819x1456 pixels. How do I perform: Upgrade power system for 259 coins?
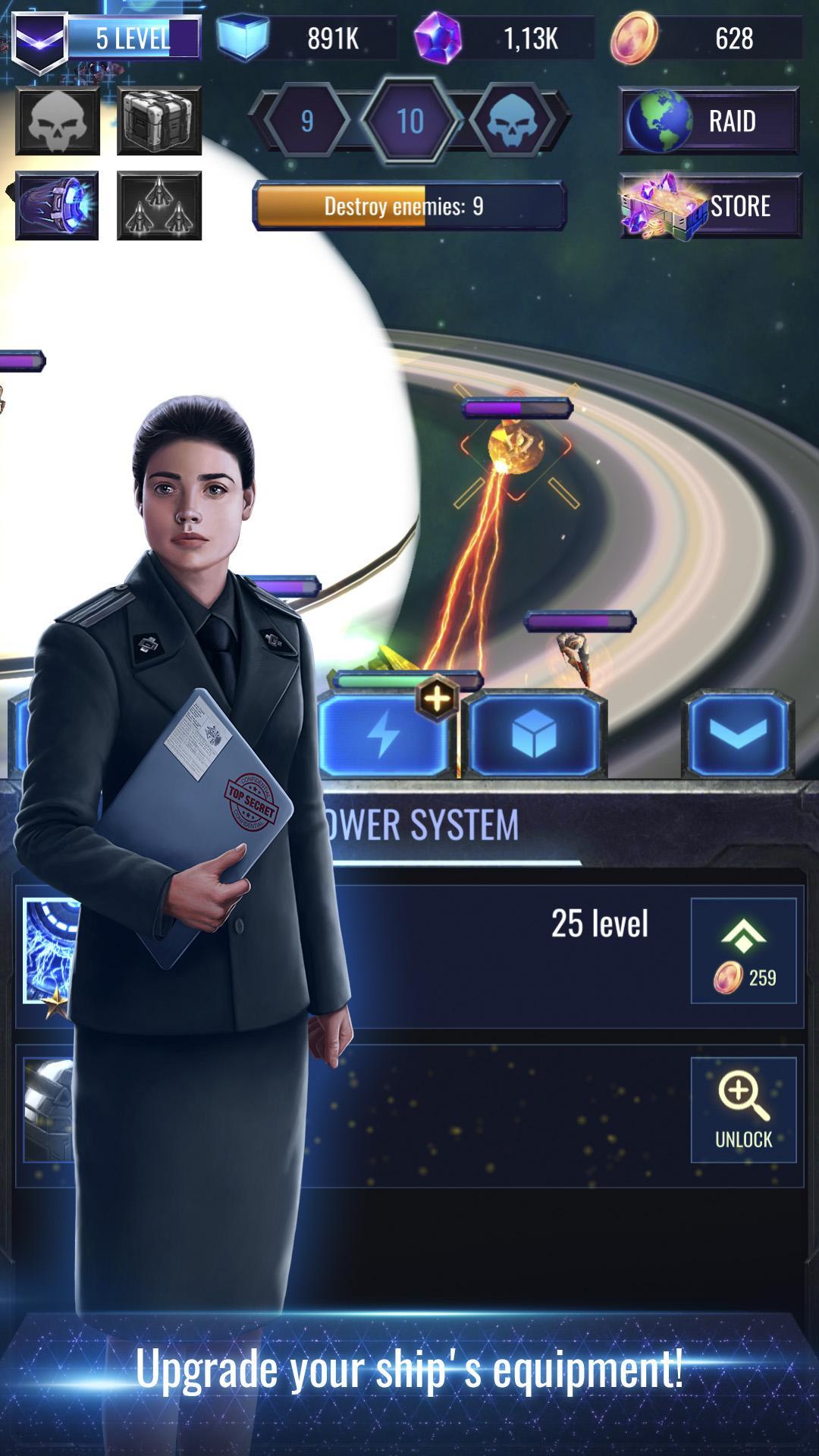point(743,951)
